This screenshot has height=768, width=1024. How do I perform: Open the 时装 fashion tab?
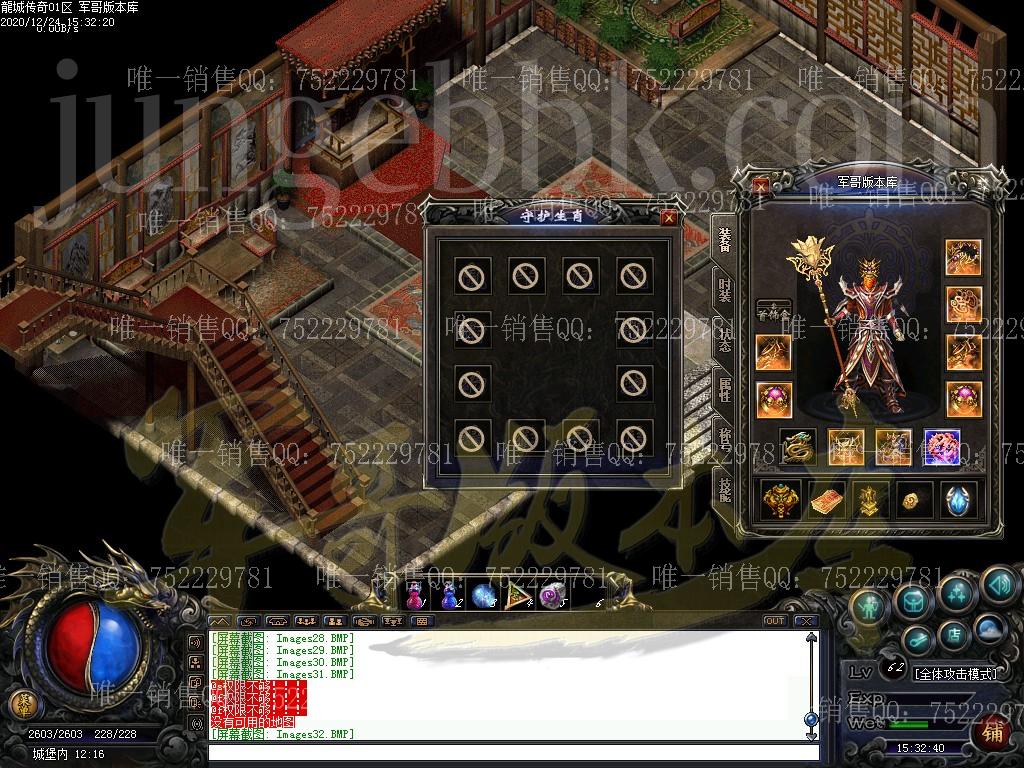[x=724, y=289]
